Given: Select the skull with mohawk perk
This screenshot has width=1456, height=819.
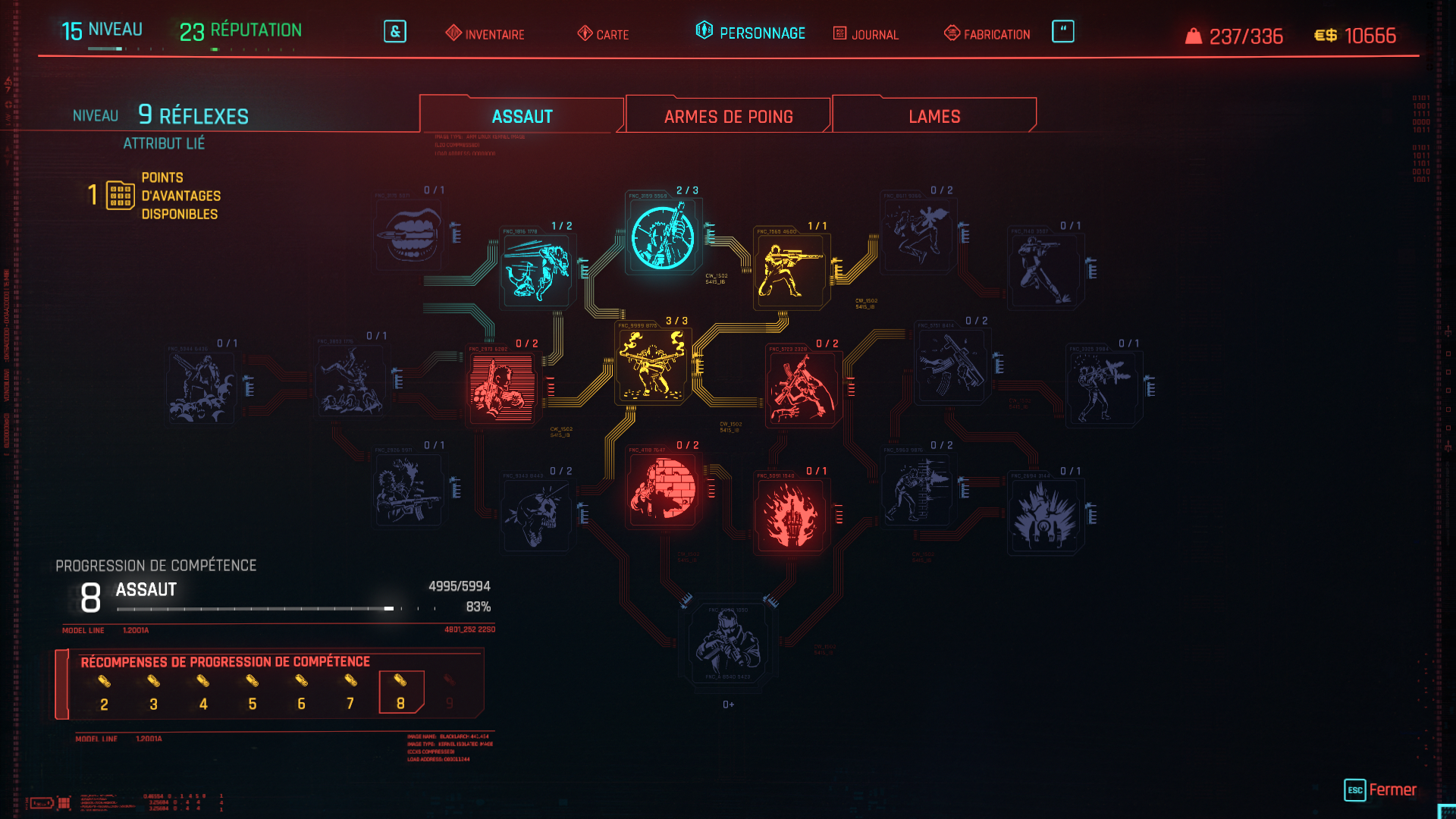Looking at the screenshot, I should [537, 516].
